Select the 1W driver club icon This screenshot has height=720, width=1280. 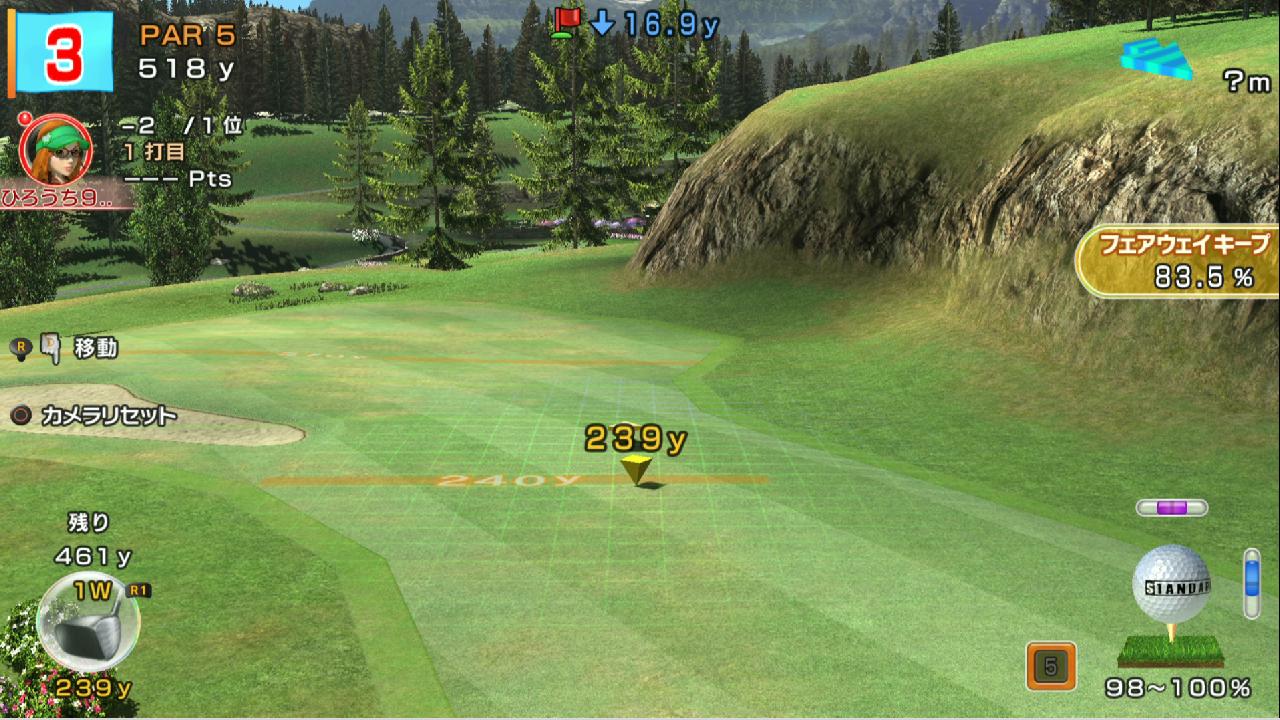88,621
